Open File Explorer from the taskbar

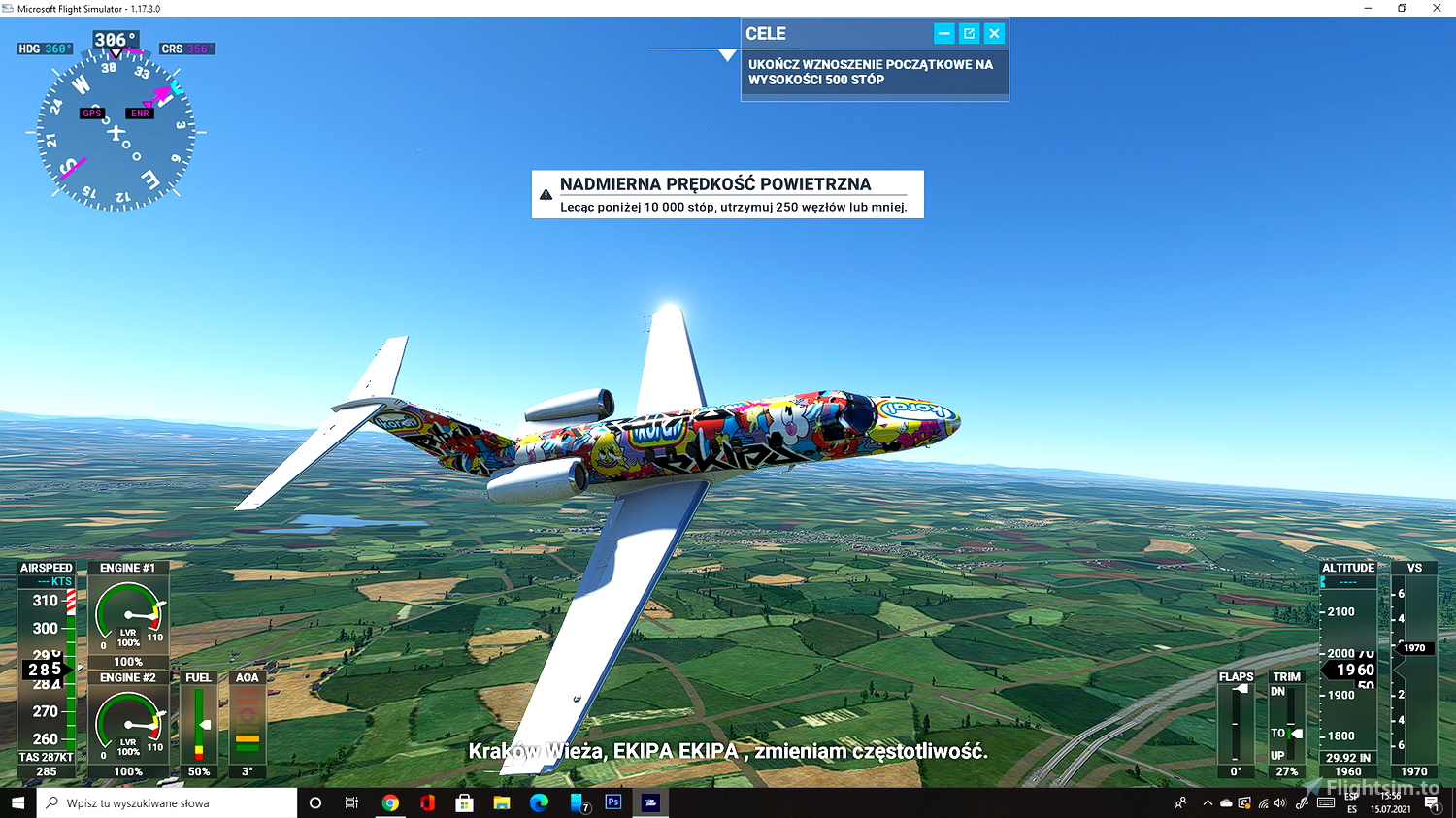coord(501,802)
